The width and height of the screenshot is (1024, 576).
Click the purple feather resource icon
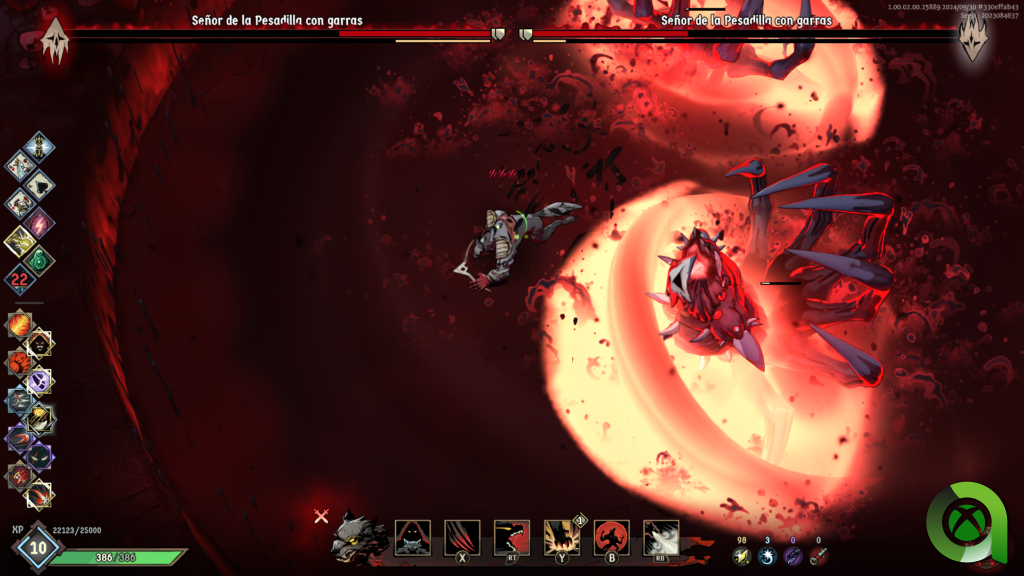tap(793, 556)
